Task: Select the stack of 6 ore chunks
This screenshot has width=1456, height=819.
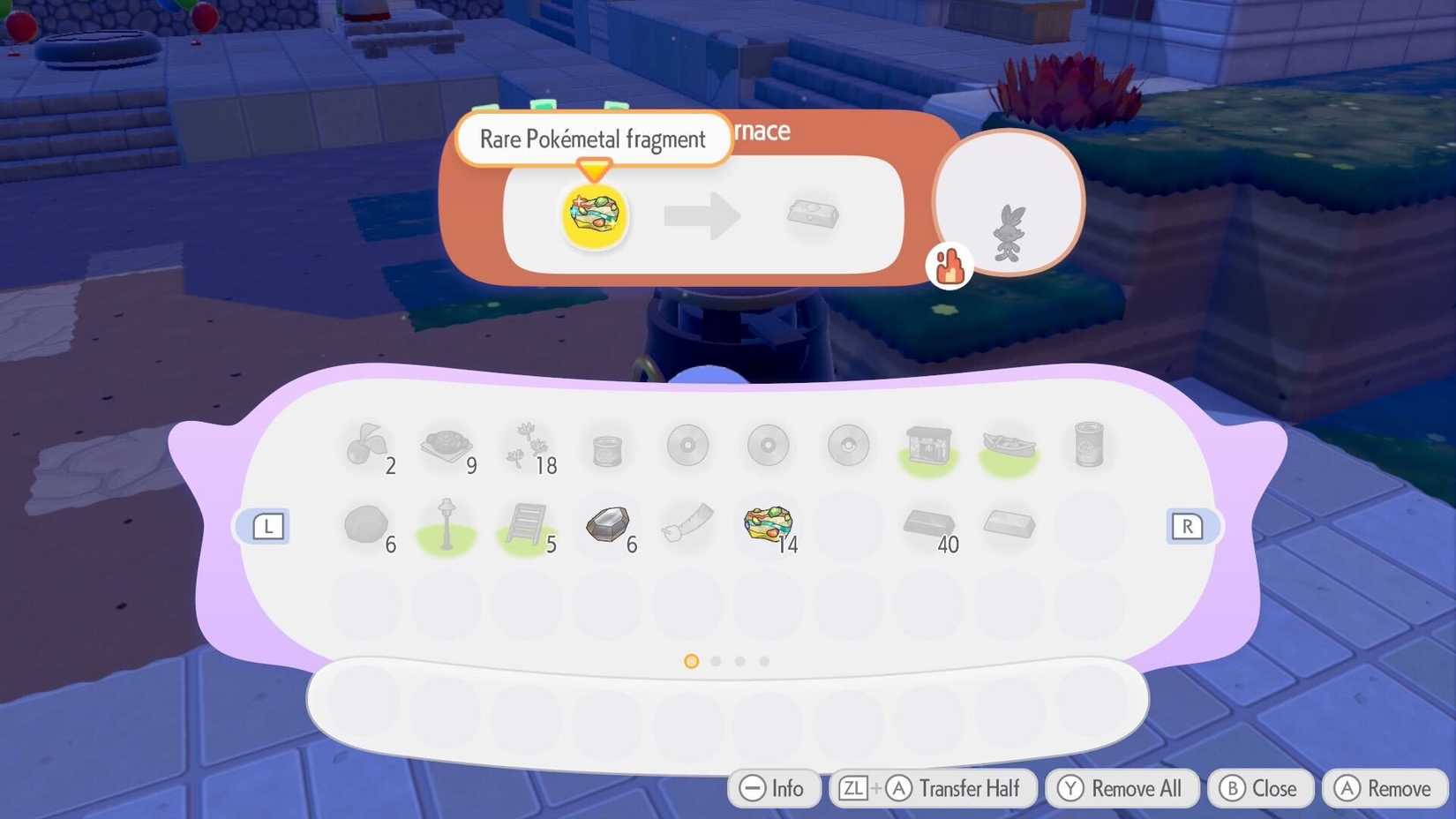Action: click(x=607, y=523)
